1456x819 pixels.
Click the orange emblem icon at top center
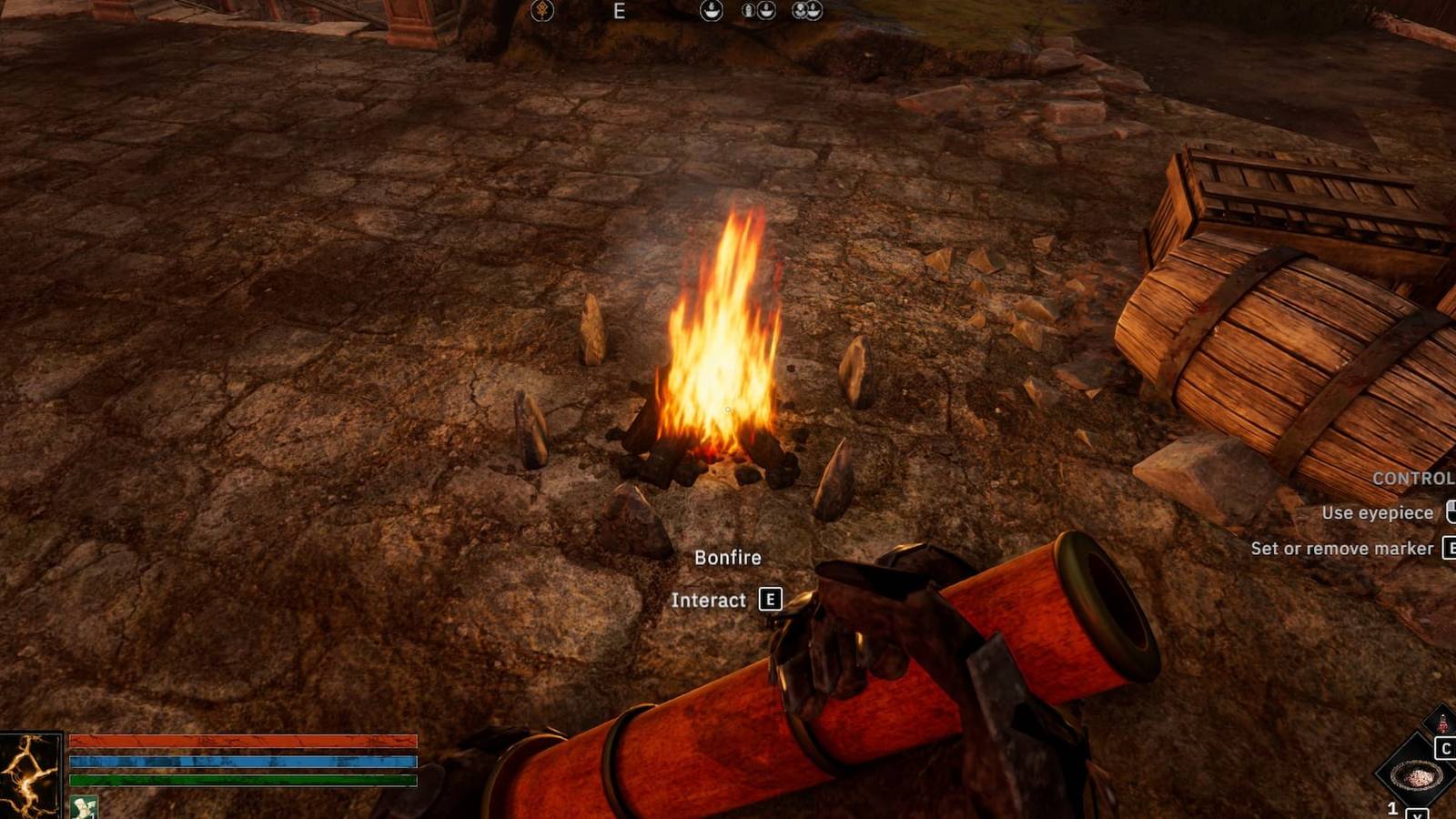point(542,12)
